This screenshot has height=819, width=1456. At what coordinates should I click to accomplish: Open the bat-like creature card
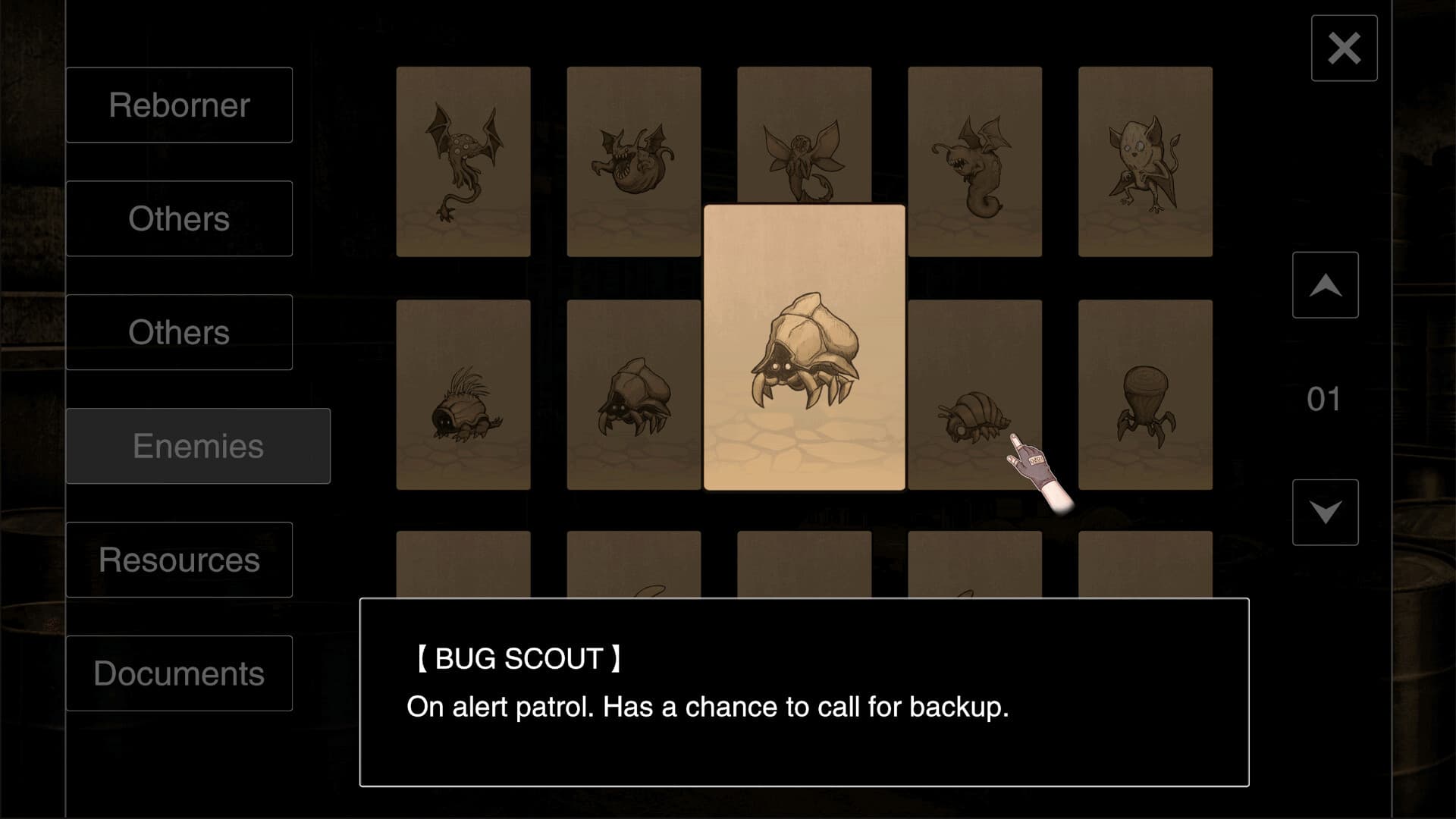tap(1145, 163)
